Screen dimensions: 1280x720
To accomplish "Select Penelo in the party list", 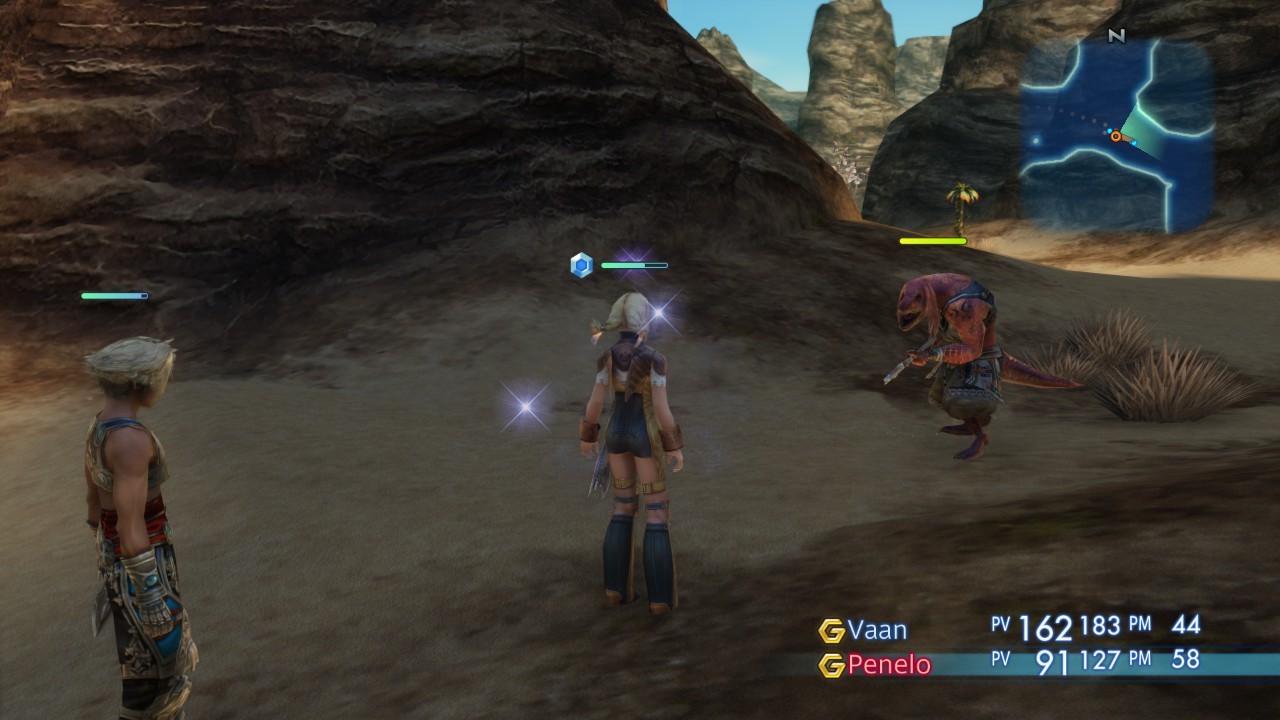I will pos(888,665).
